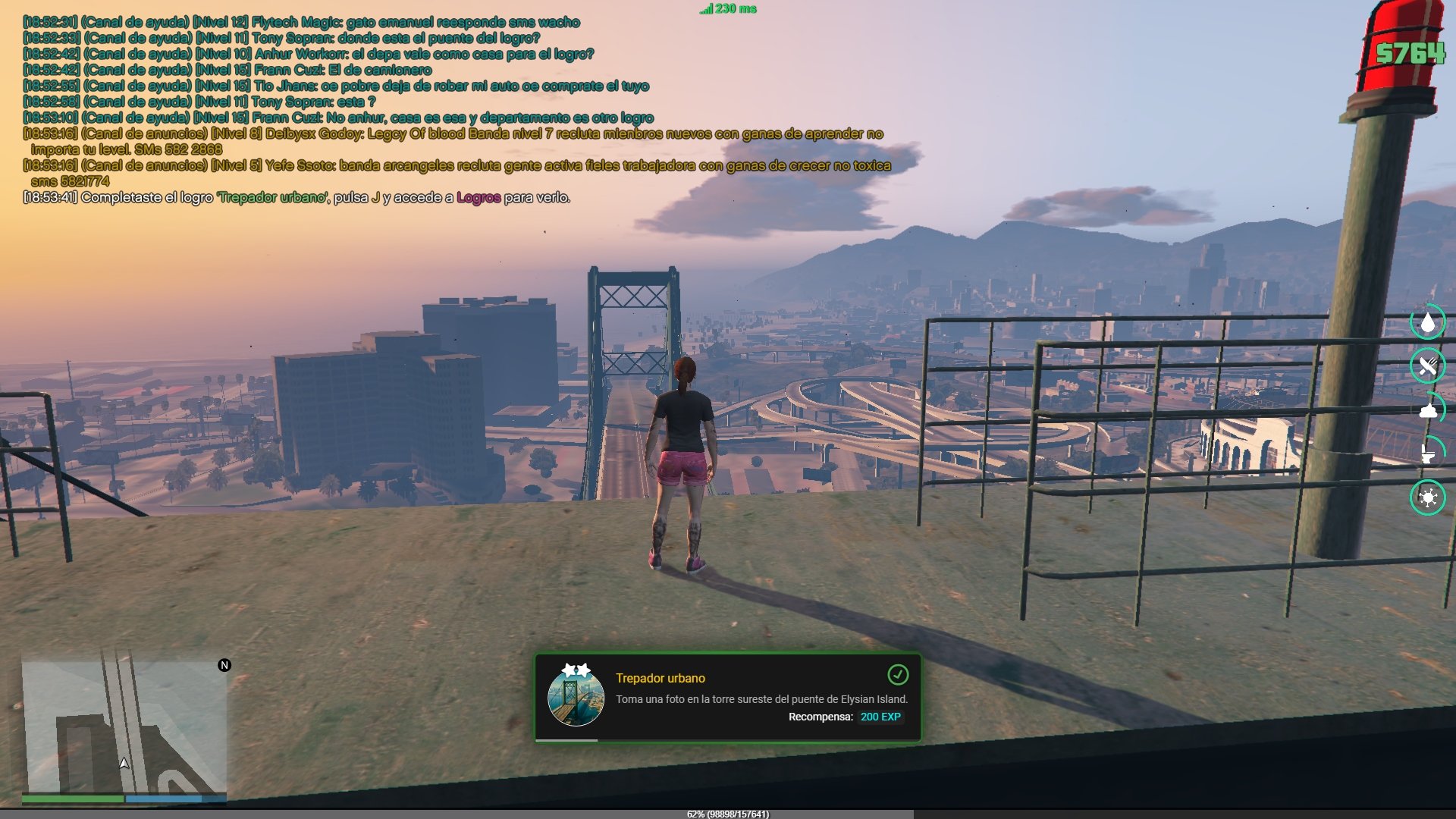Select the toilet status icon
The width and height of the screenshot is (1456, 819).
point(1428,453)
